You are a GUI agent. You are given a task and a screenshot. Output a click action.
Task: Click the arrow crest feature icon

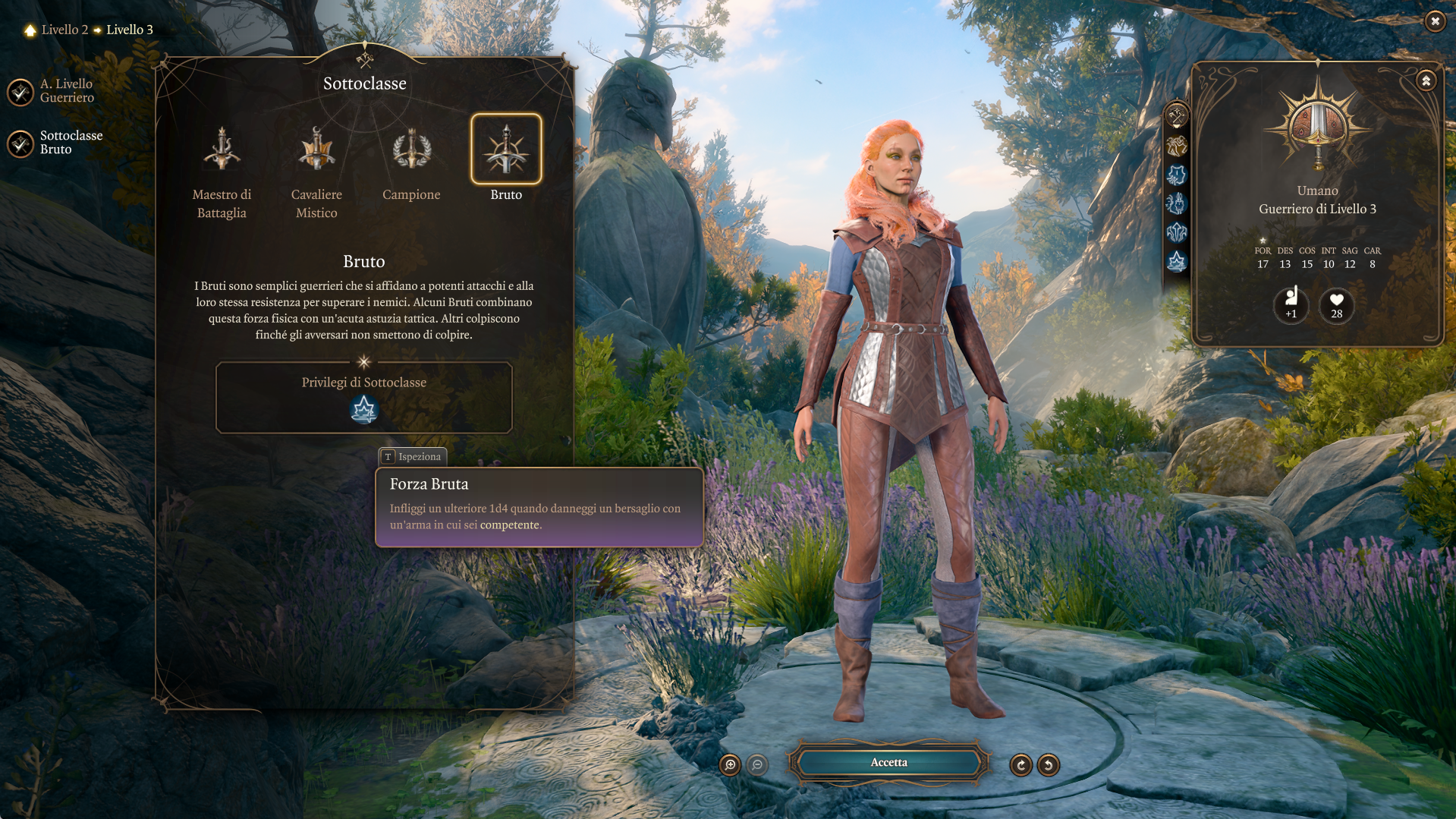click(x=1177, y=232)
